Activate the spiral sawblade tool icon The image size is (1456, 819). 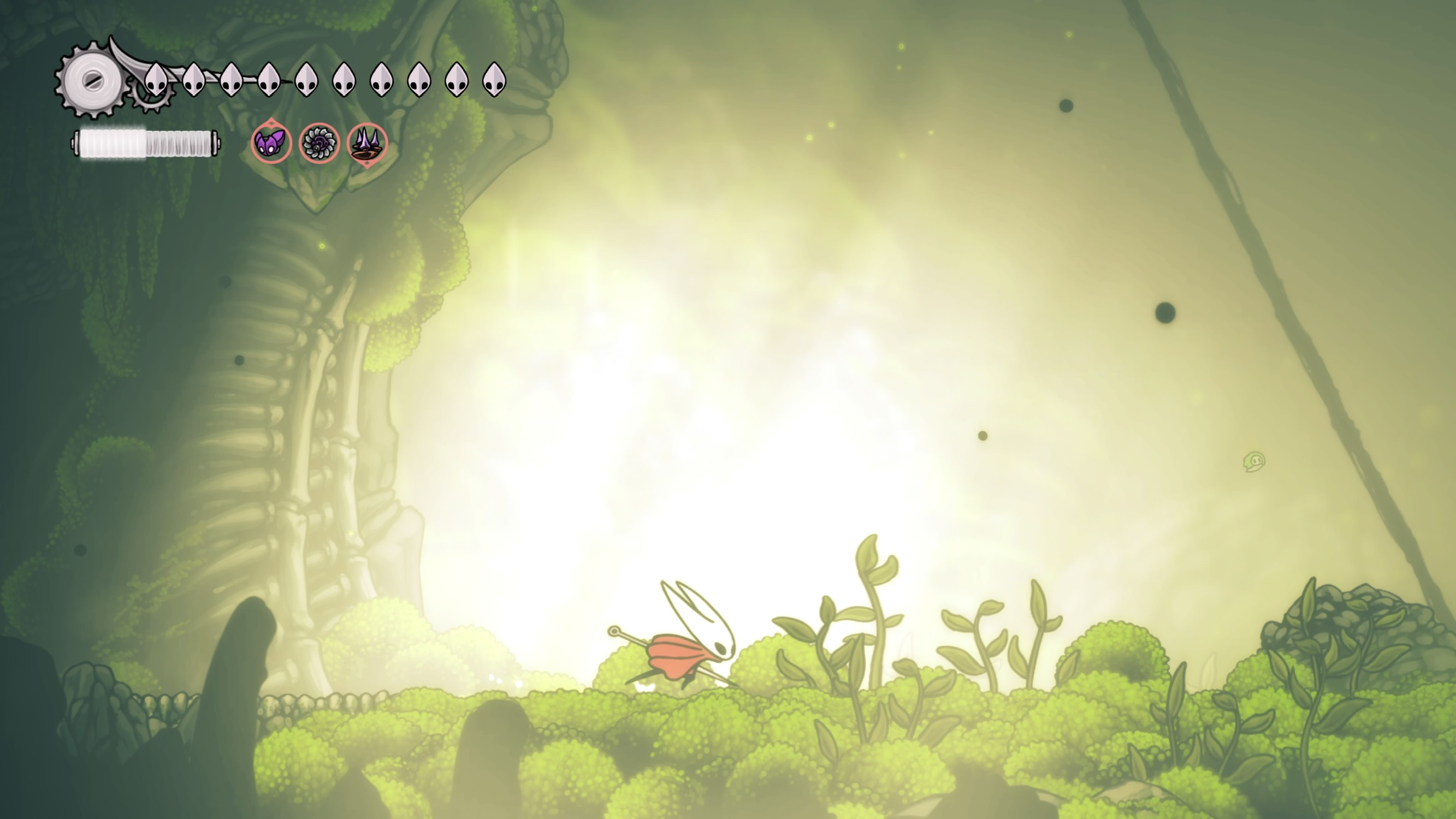click(319, 143)
